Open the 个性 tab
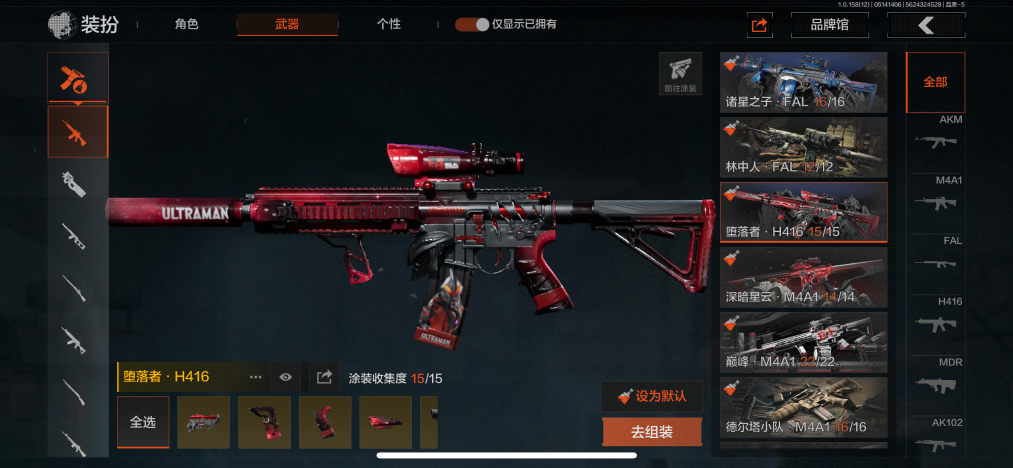 tap(389, 24)
